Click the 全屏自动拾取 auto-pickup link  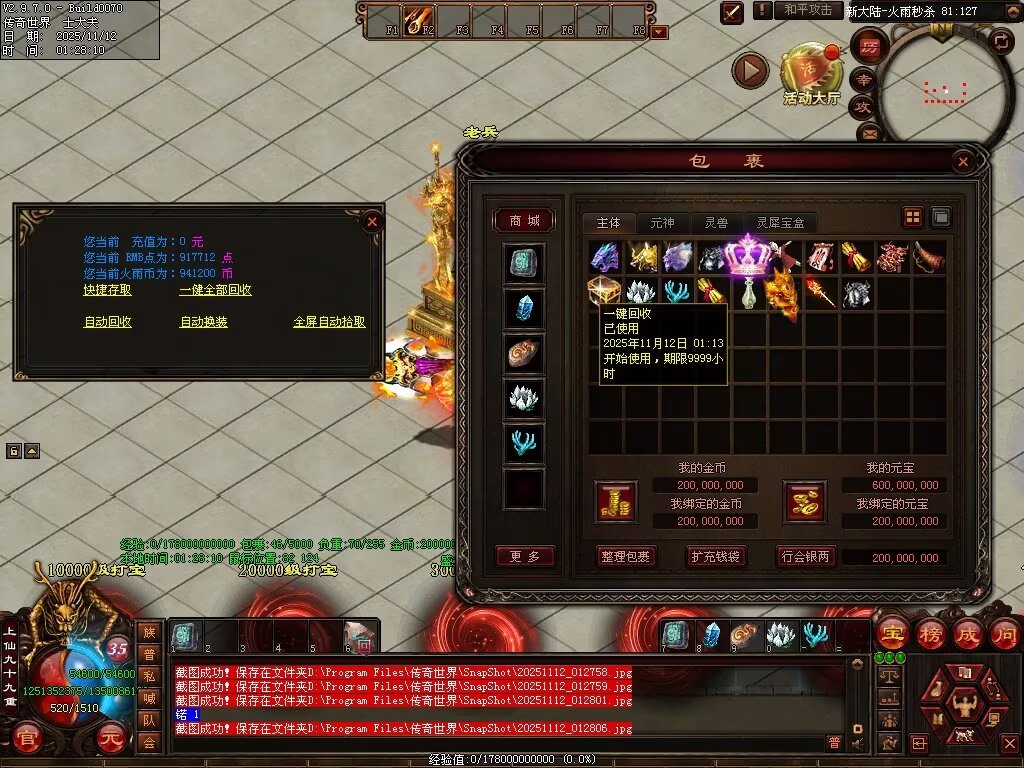click(x=329, y=322)
